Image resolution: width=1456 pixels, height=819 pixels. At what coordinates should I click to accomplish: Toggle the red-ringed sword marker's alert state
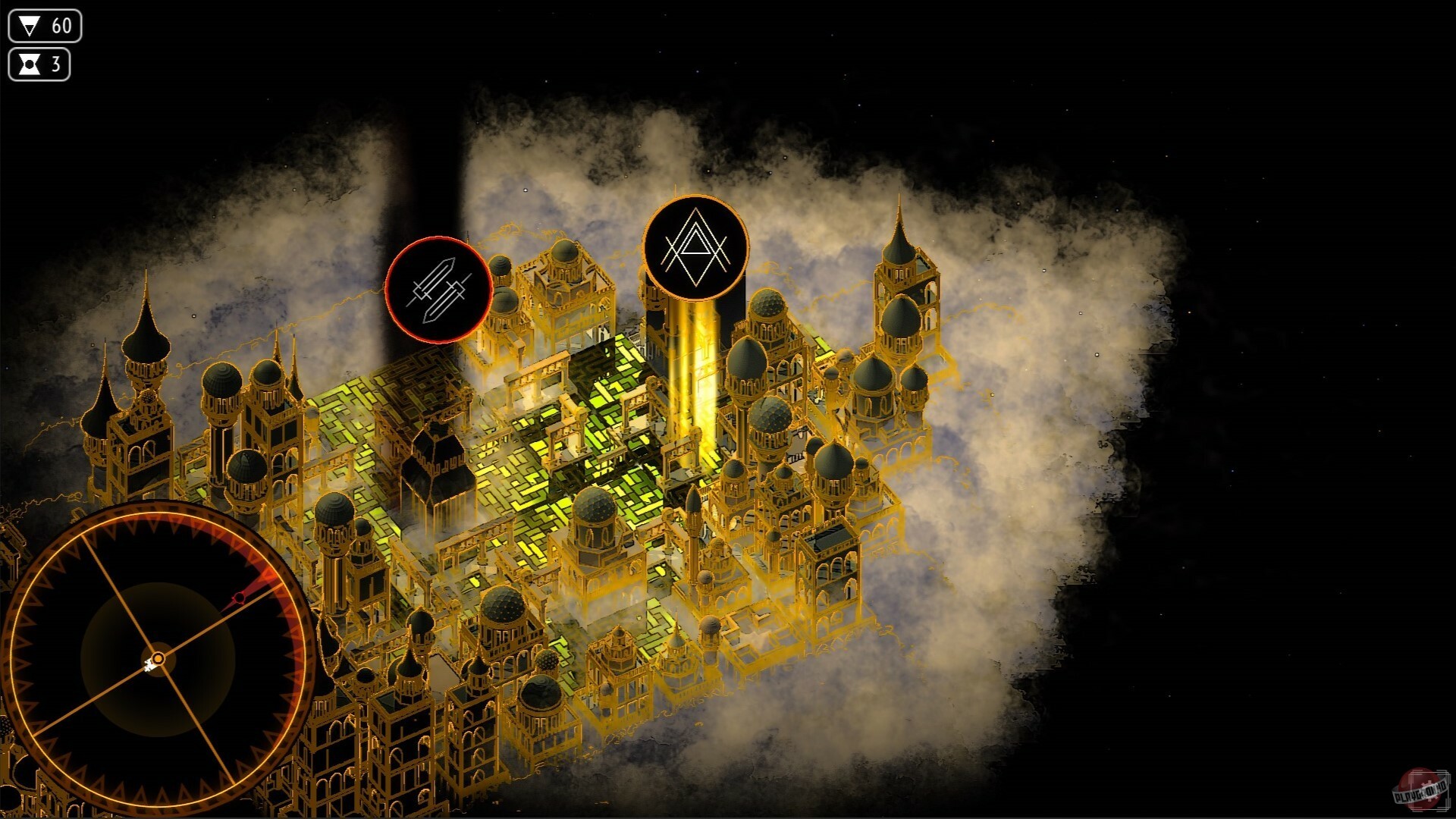click(x=438, y=290)
